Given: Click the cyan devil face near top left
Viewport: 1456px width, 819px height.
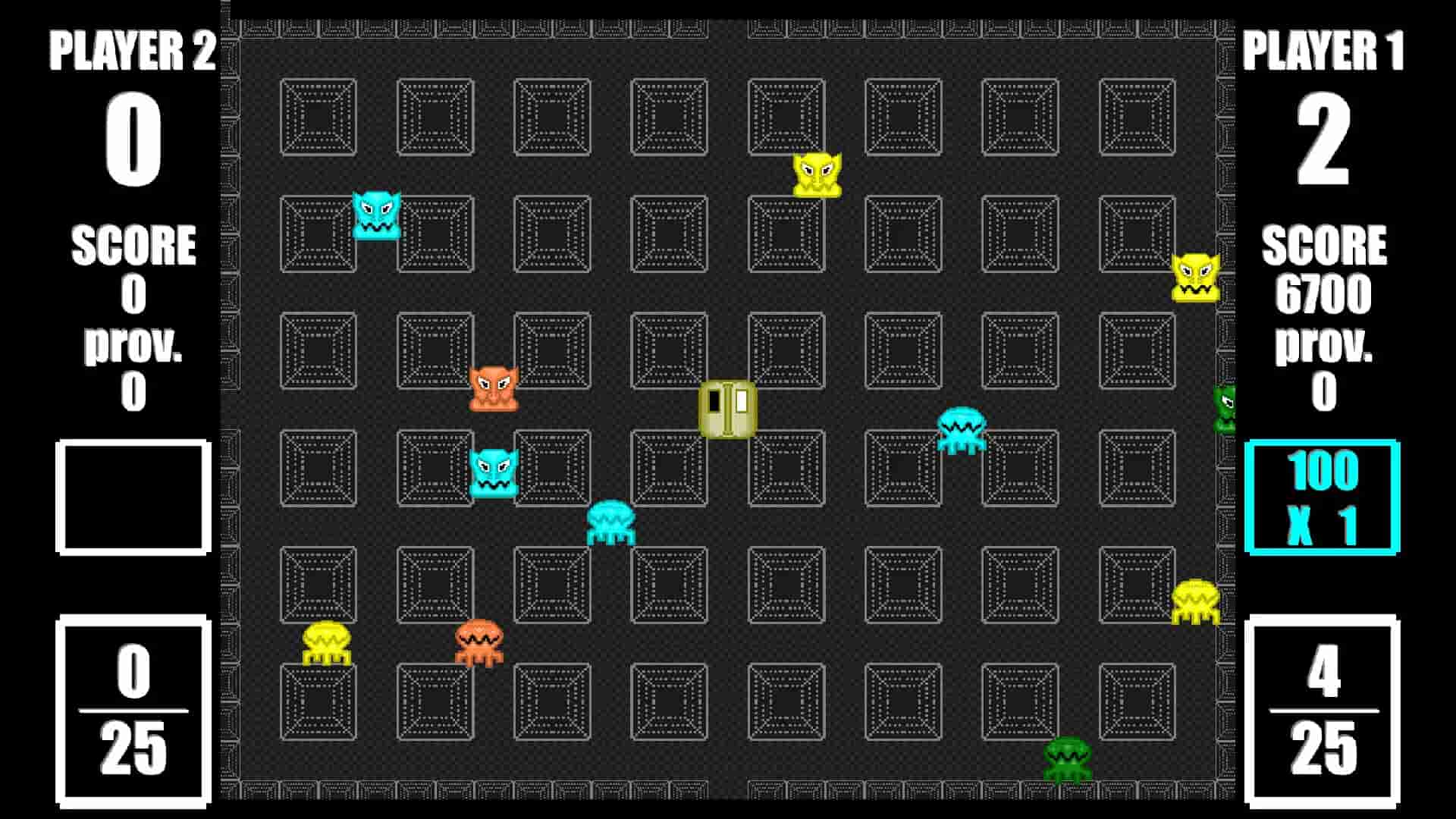Looking at the screenshot, I should (x=376, y=215).
